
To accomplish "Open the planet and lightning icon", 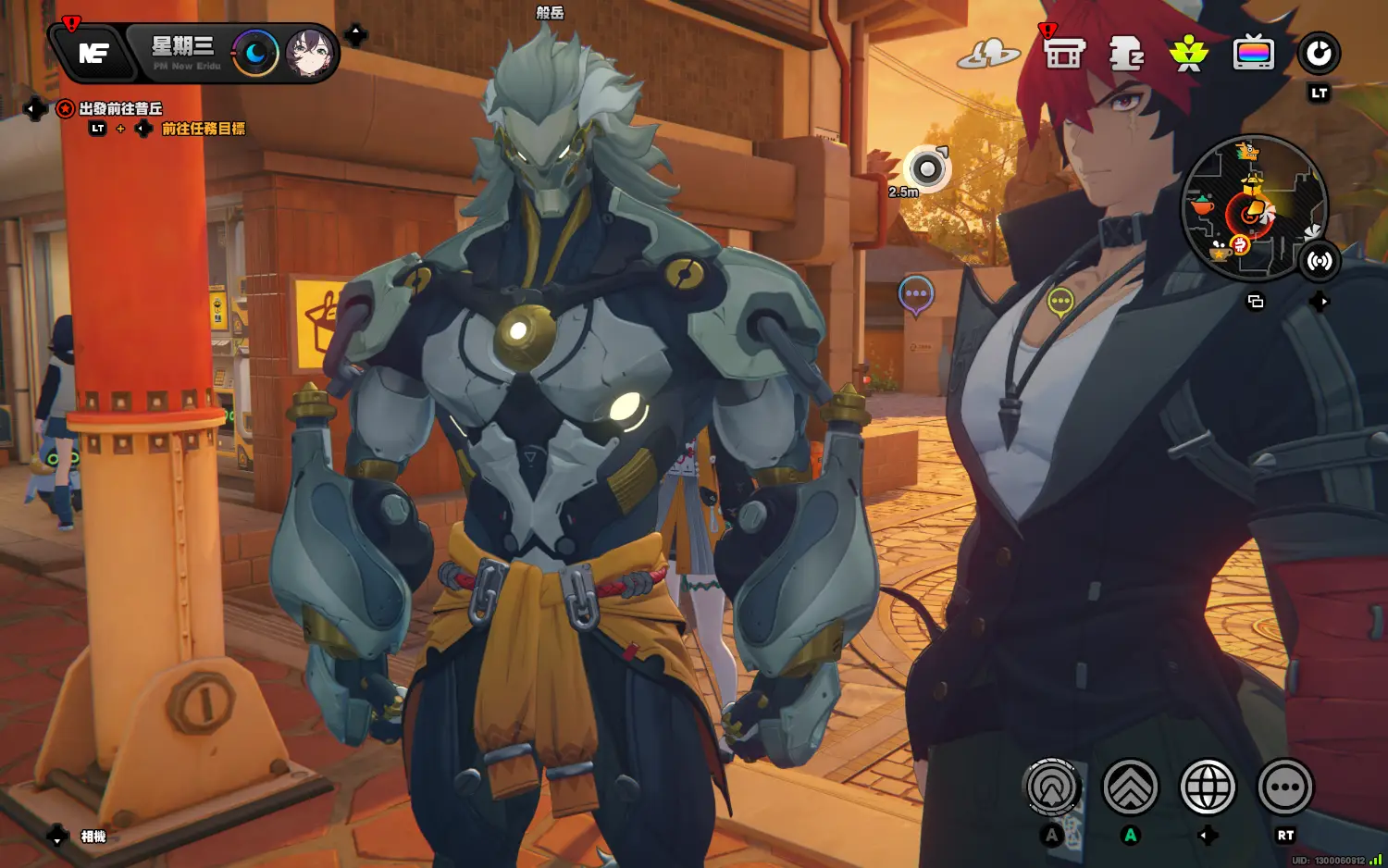I will tap(988, 54).
